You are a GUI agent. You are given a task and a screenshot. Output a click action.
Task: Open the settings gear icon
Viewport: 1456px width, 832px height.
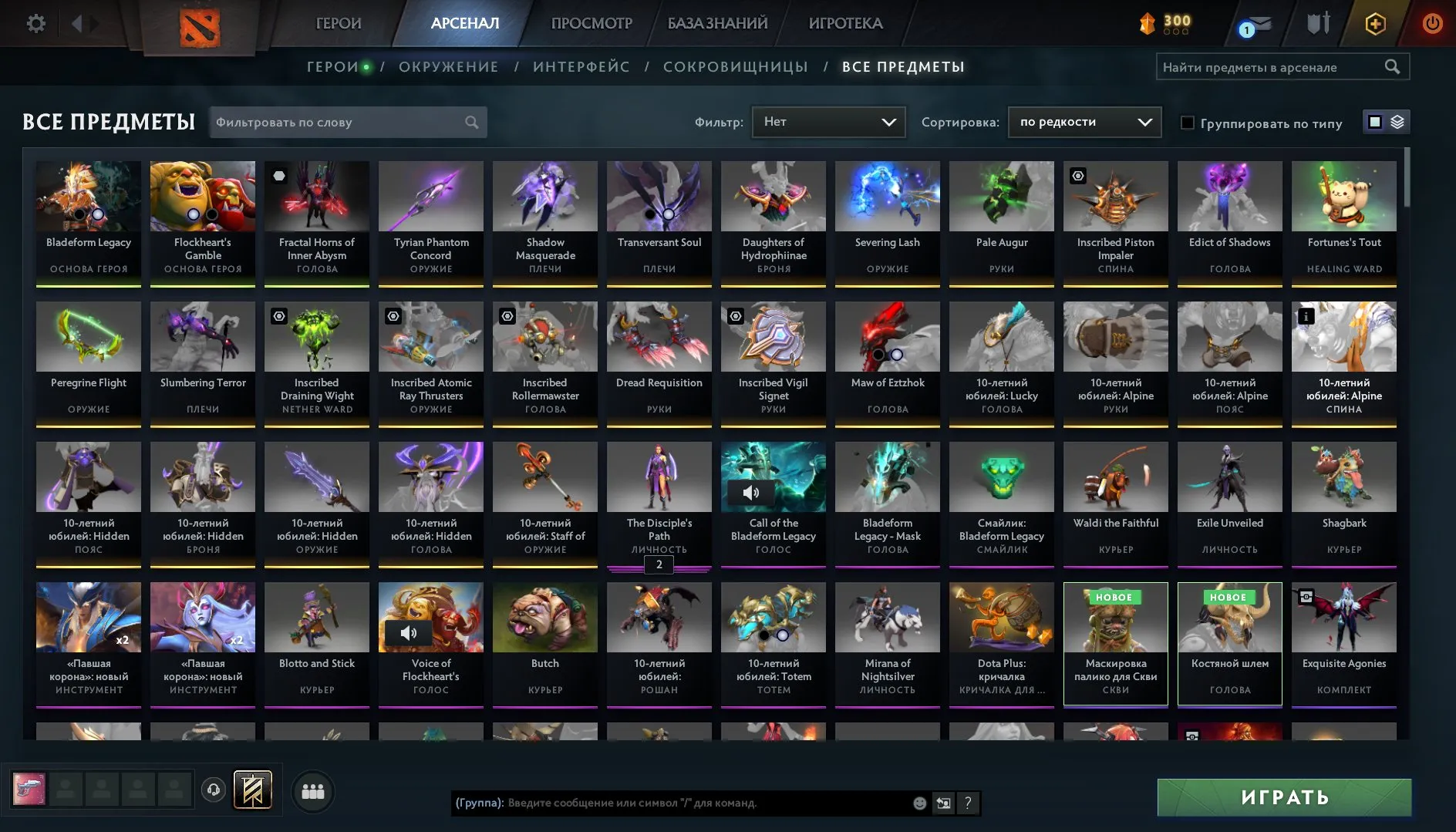point(34,23)
